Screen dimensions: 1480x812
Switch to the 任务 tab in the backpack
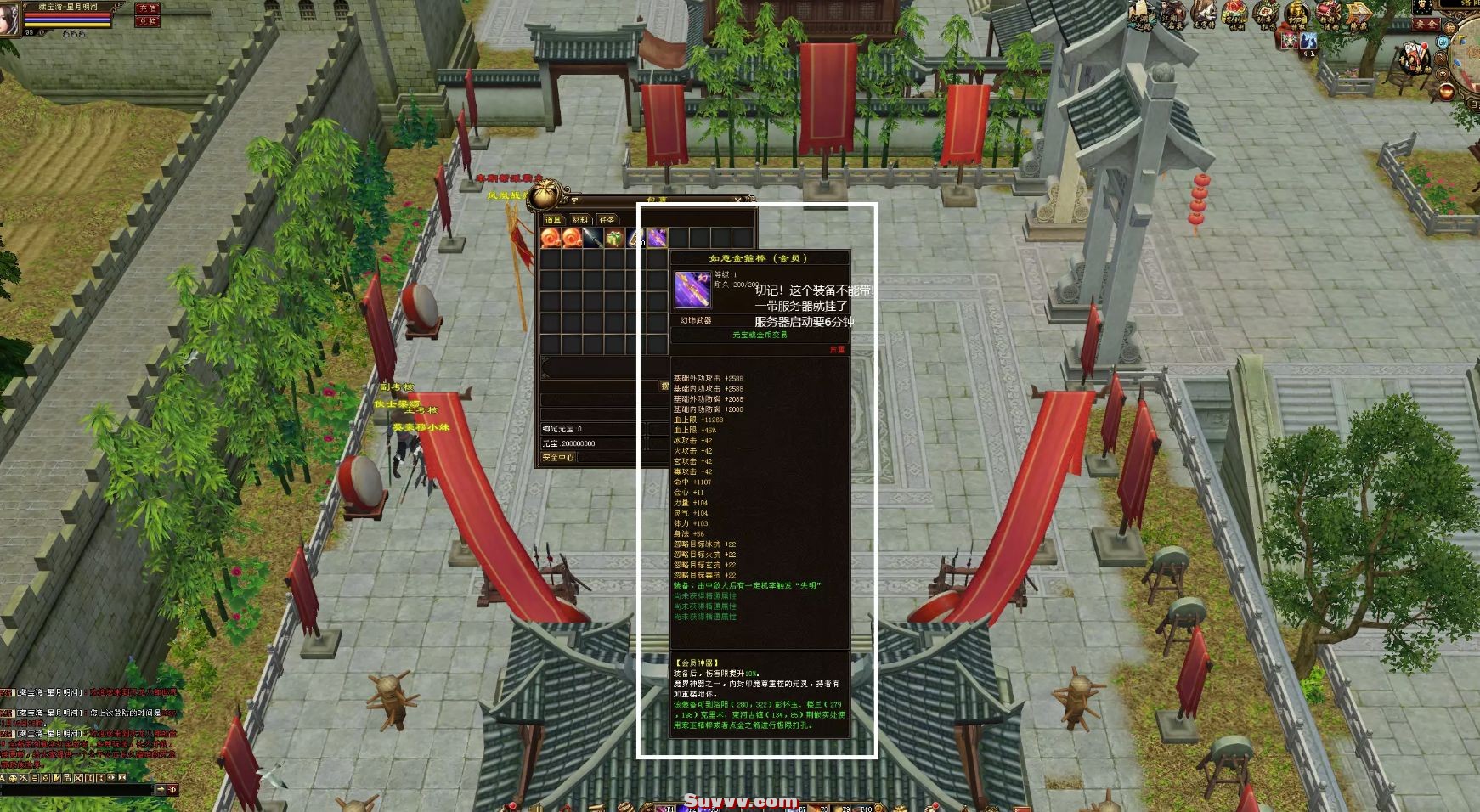coord(607,220)
